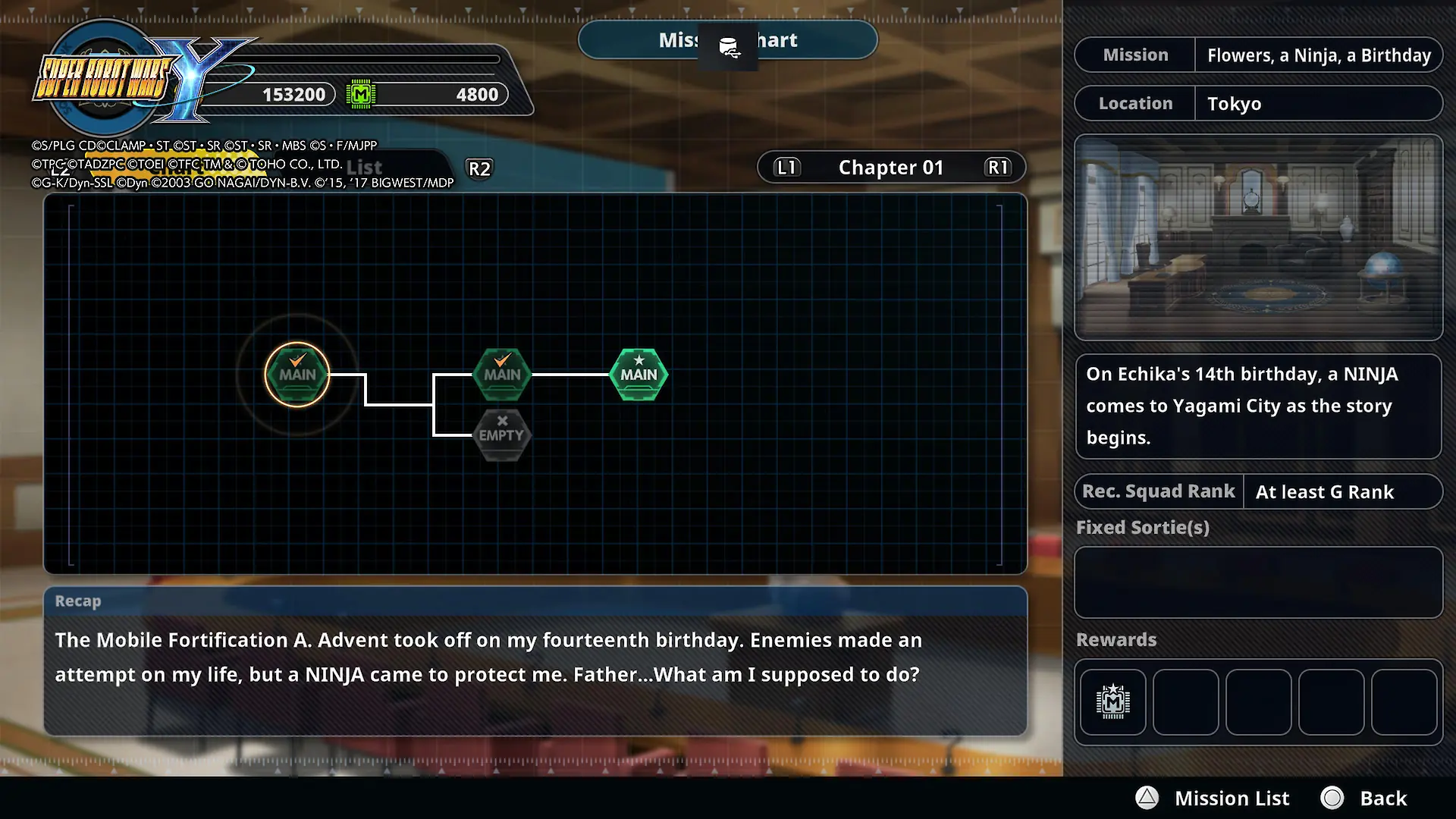Select the first reward slot icon
1456x819 pixels.
click(1112, 701)
